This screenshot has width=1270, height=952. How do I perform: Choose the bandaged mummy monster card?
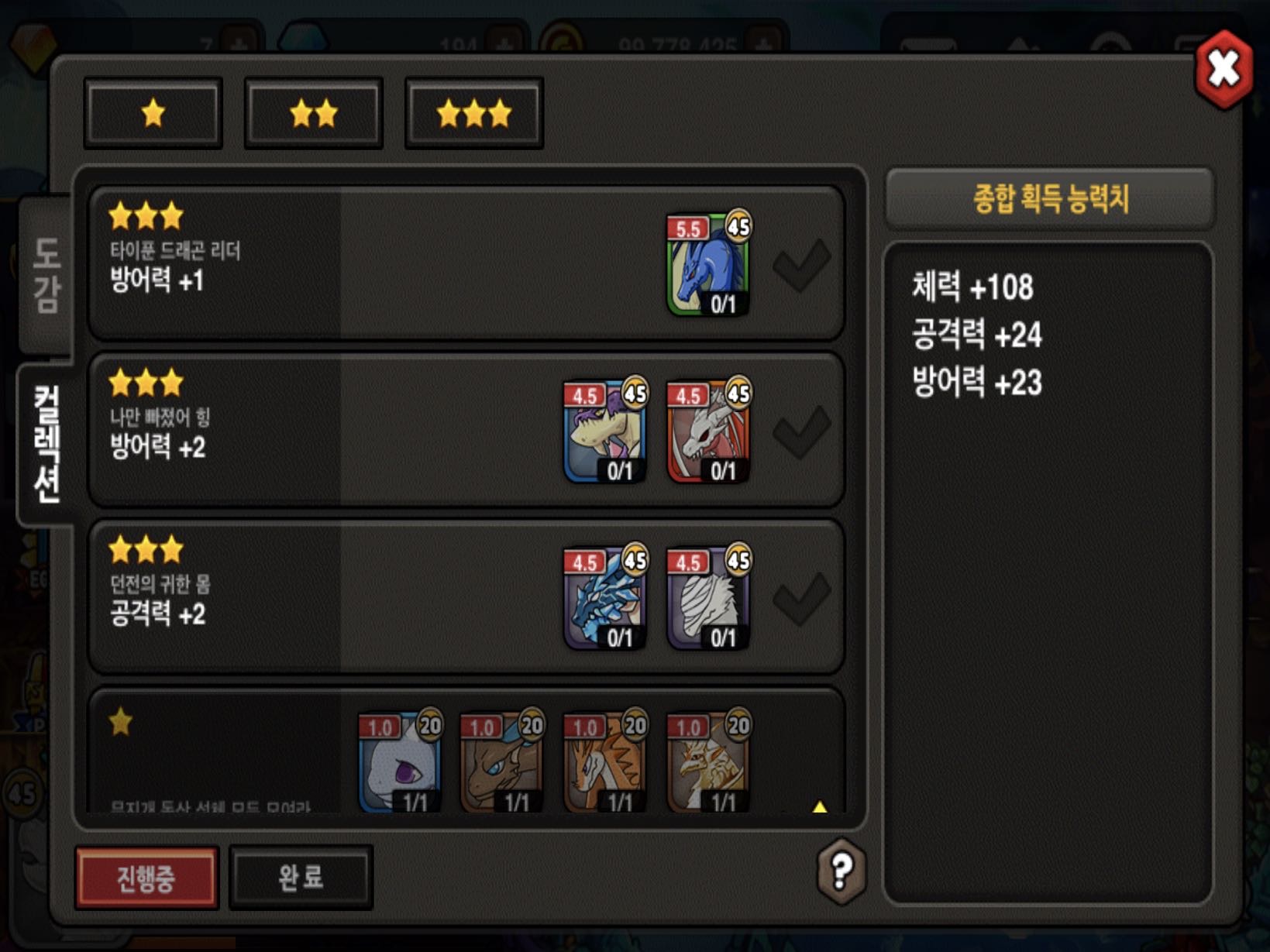pos(708,598)
